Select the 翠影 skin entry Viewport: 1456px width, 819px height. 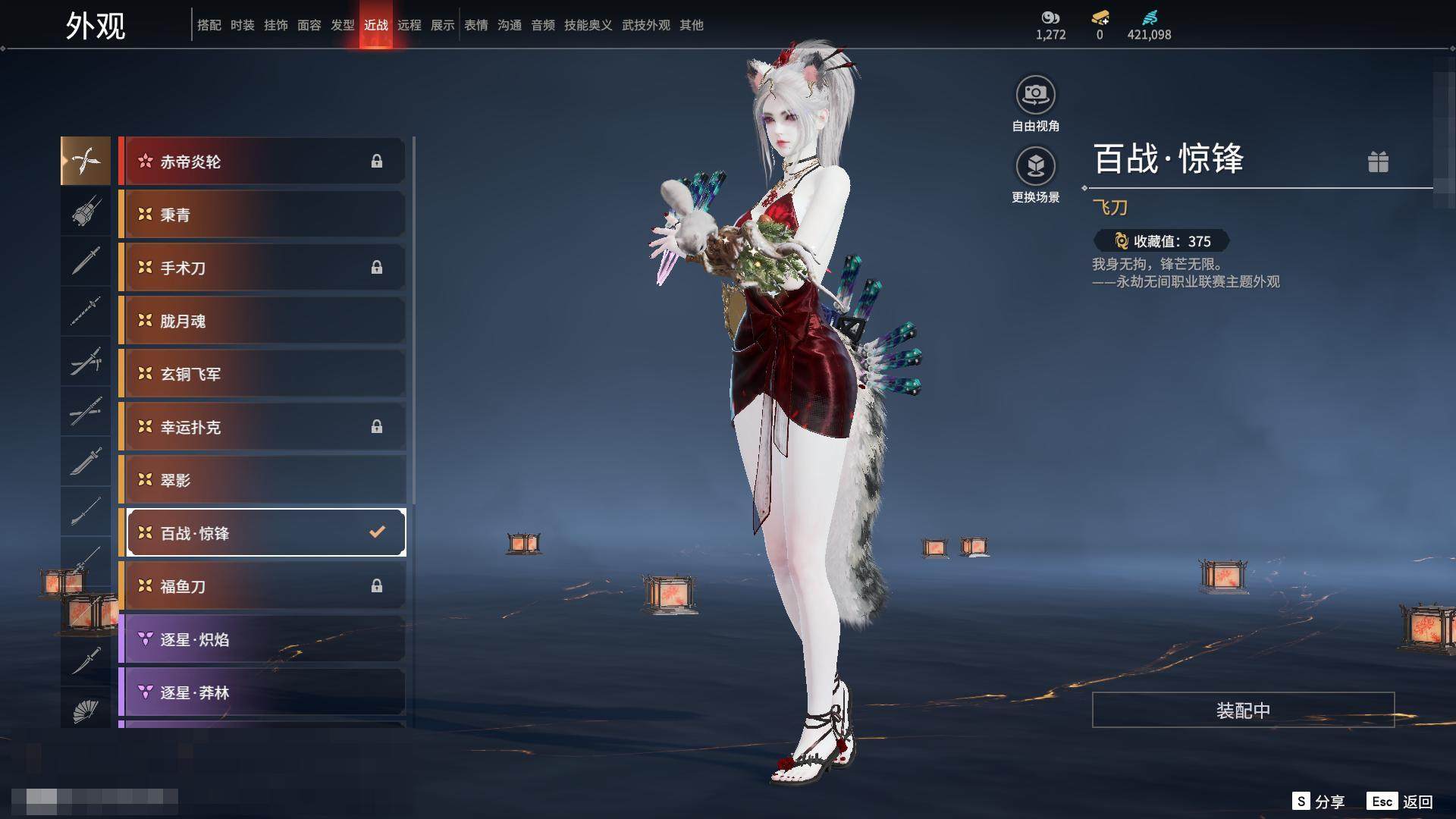(x=262, y=480)
